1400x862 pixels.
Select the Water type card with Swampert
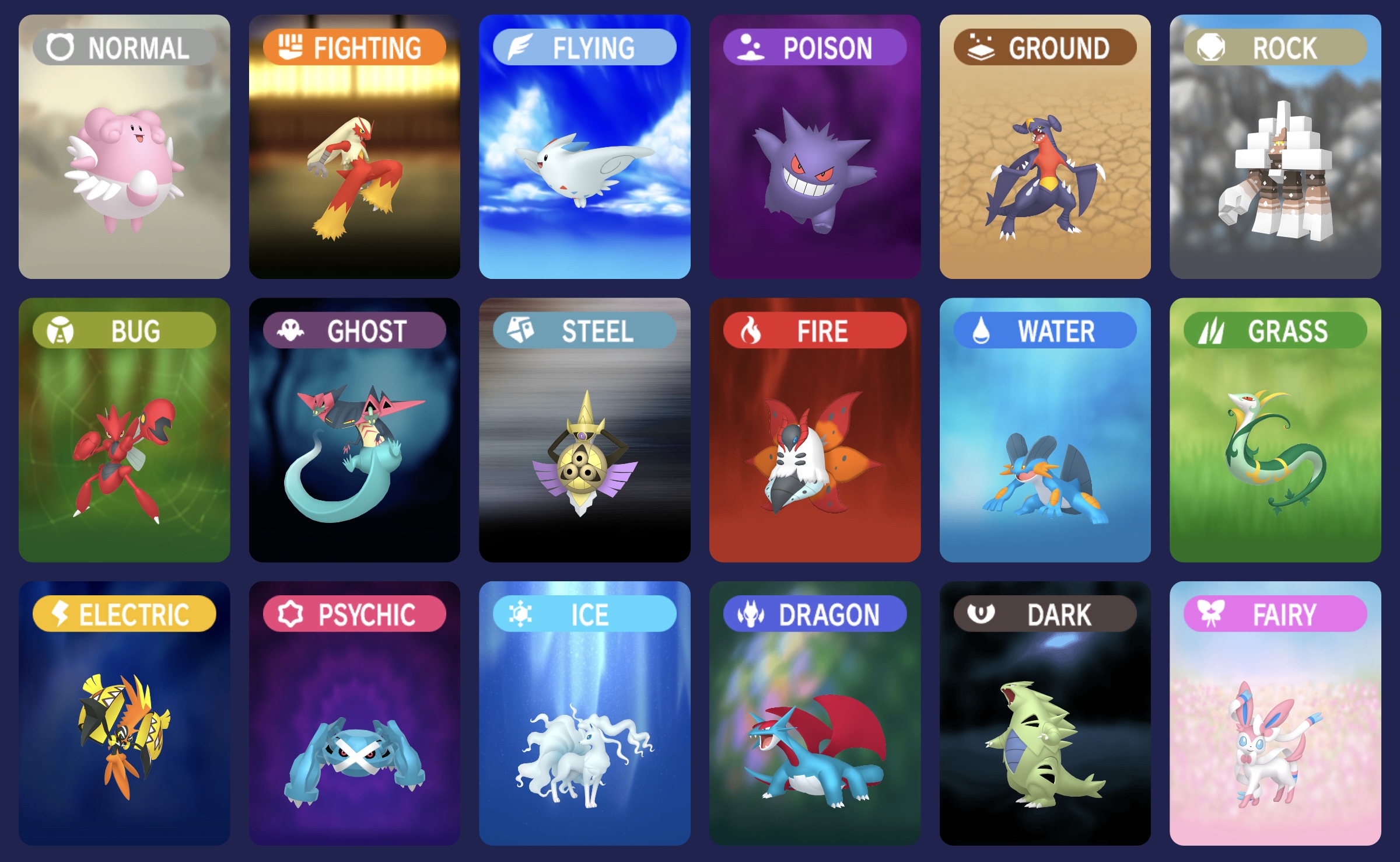click(x=1045, y=430)
